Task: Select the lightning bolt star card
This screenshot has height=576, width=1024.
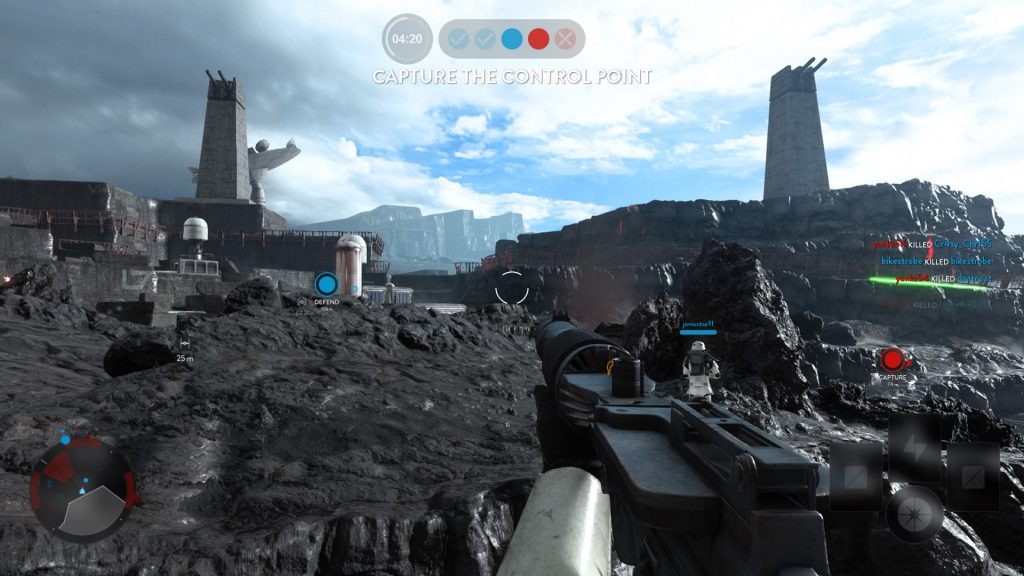Action: pyautogui.click(x=914, y=441)
